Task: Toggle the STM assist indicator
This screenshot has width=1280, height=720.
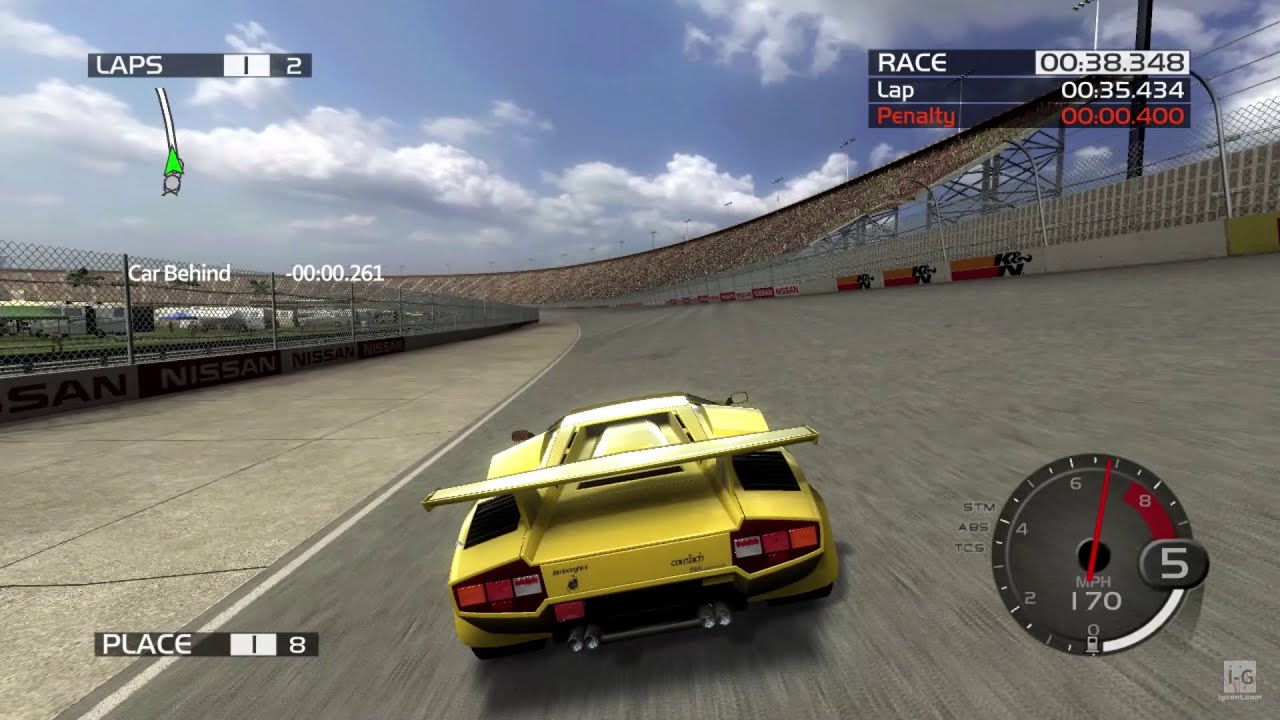Action: (x=972, y=507)
